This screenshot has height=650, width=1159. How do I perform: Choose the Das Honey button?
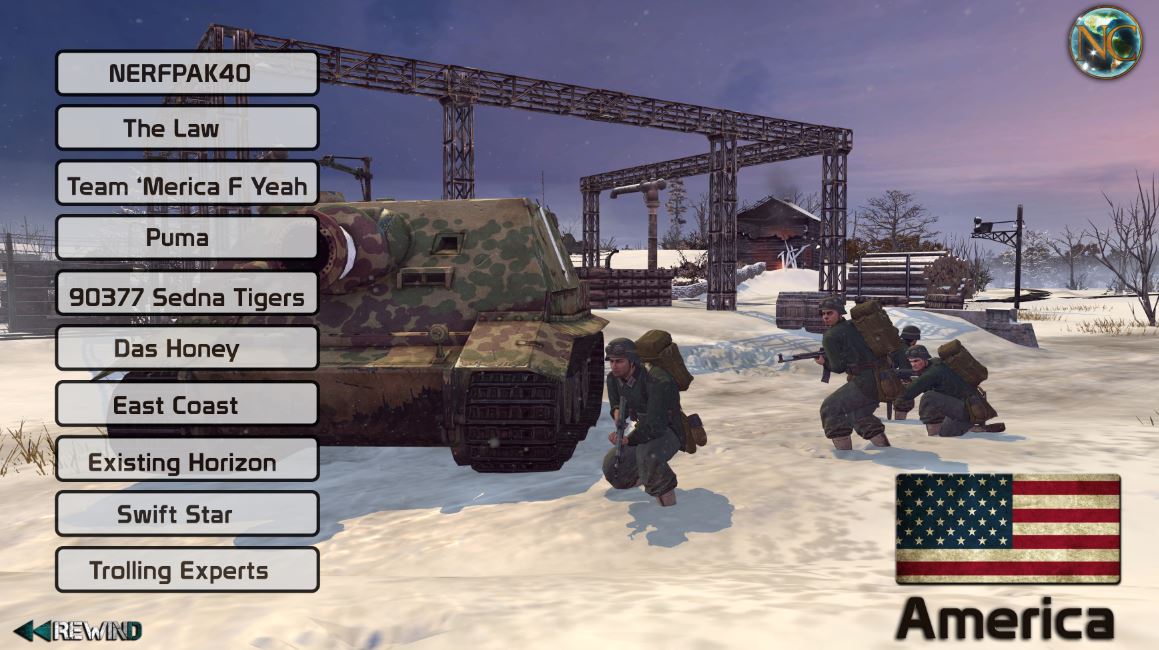point(187,349)
